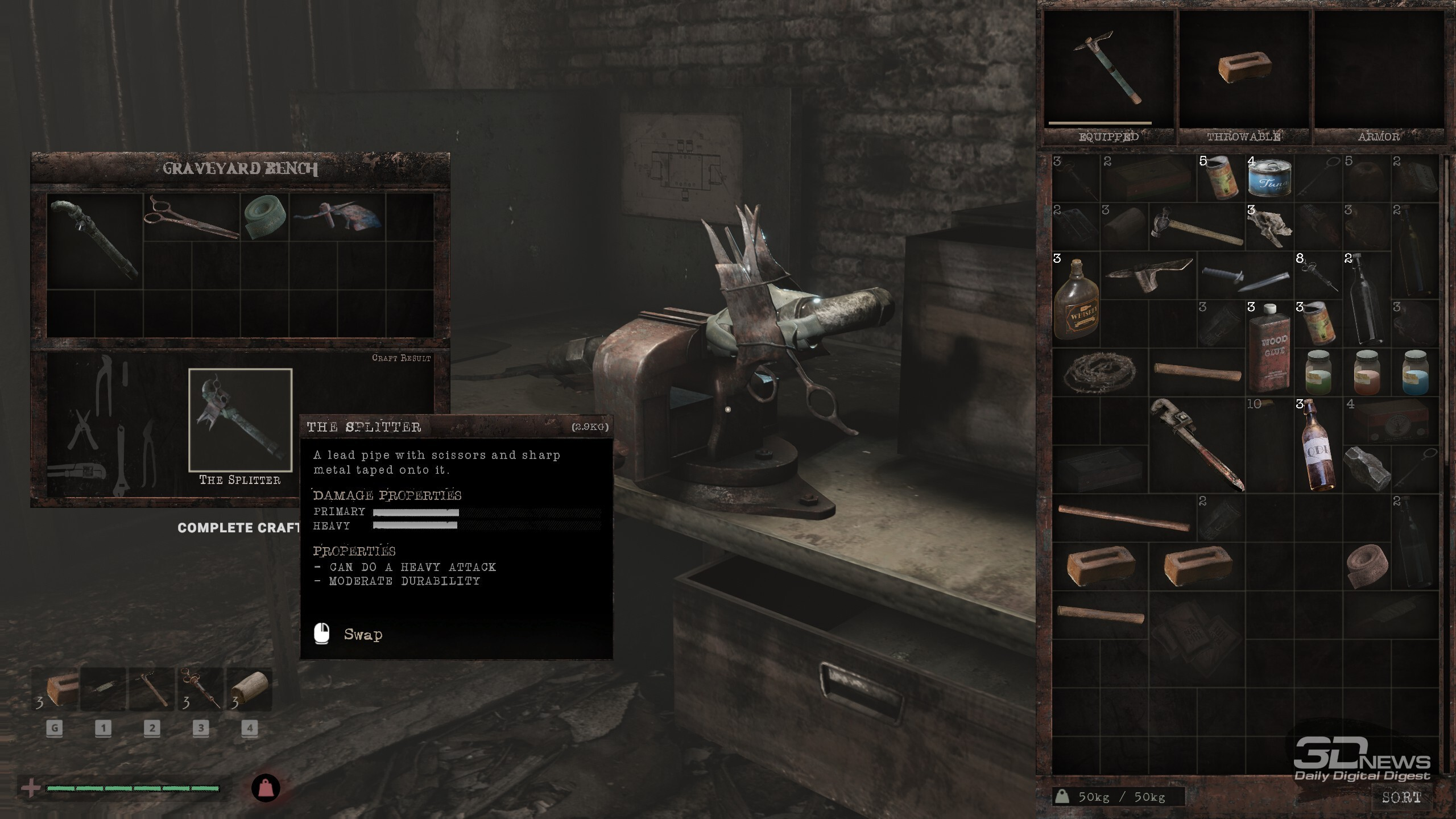Choose the Wood Glue bottle
This screenshot has width=1456, height=819.
coord(1269,348)
